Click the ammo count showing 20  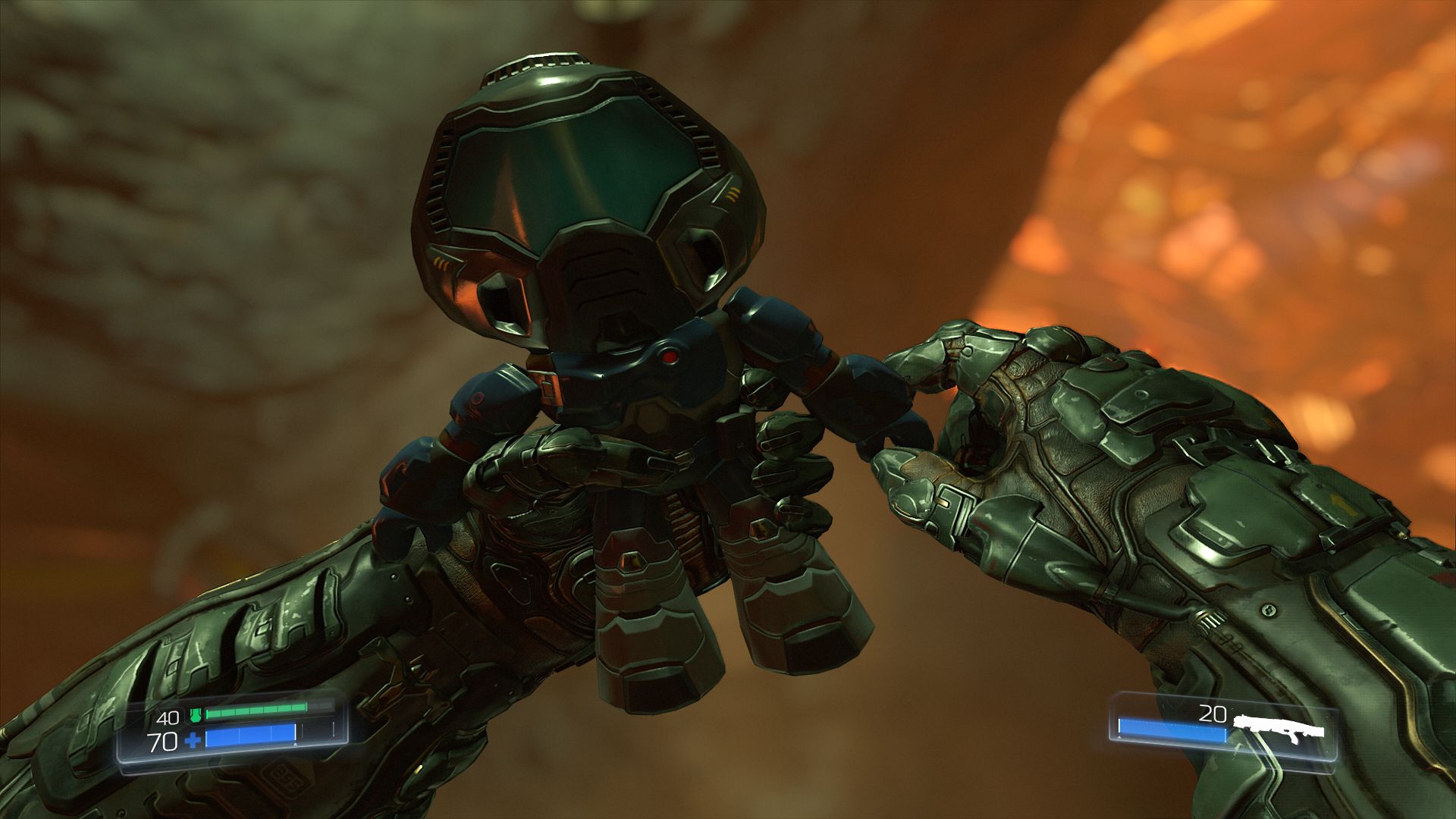[x=1213, y=713]
